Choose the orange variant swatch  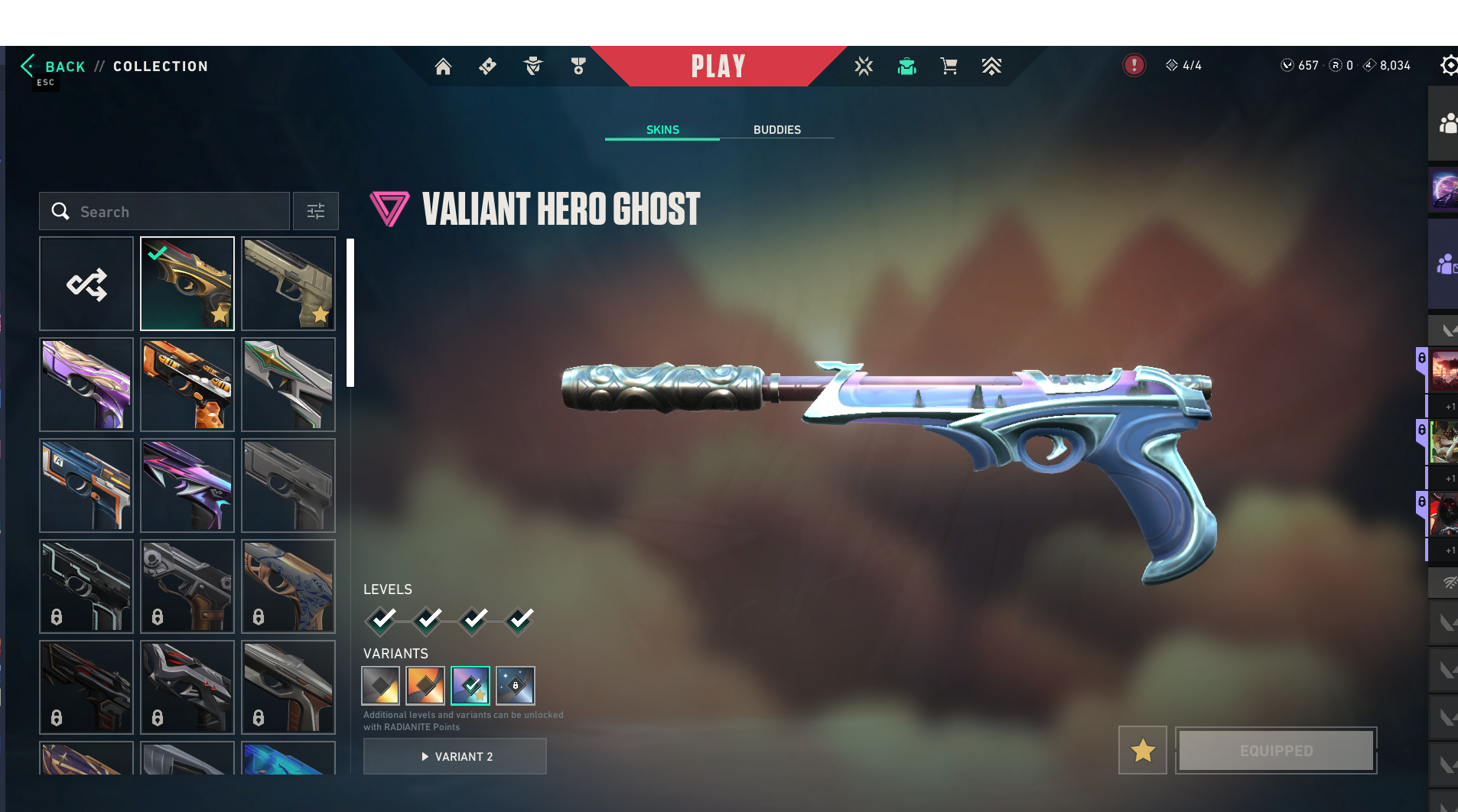coord(425,686)
